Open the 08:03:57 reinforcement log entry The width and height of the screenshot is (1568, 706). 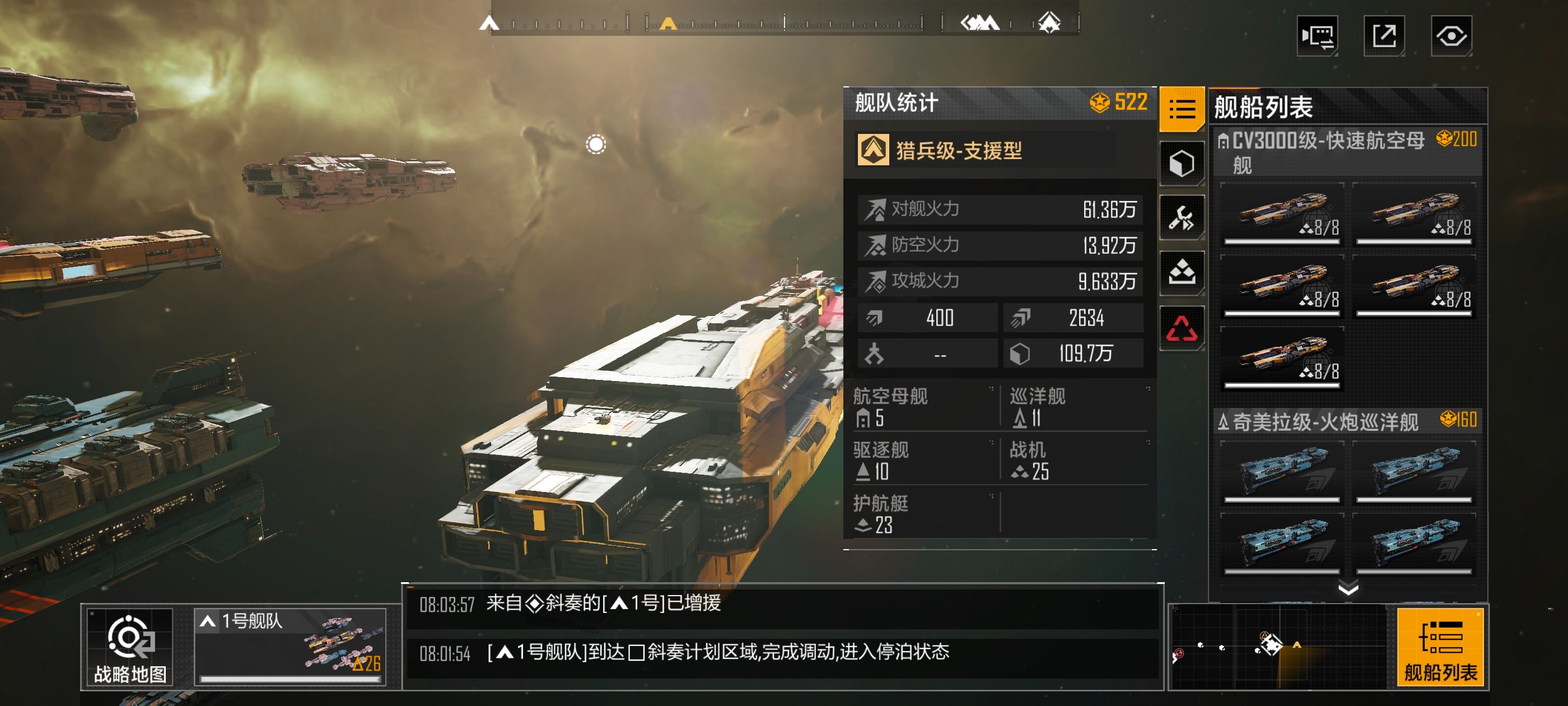[x=782, y=603]
